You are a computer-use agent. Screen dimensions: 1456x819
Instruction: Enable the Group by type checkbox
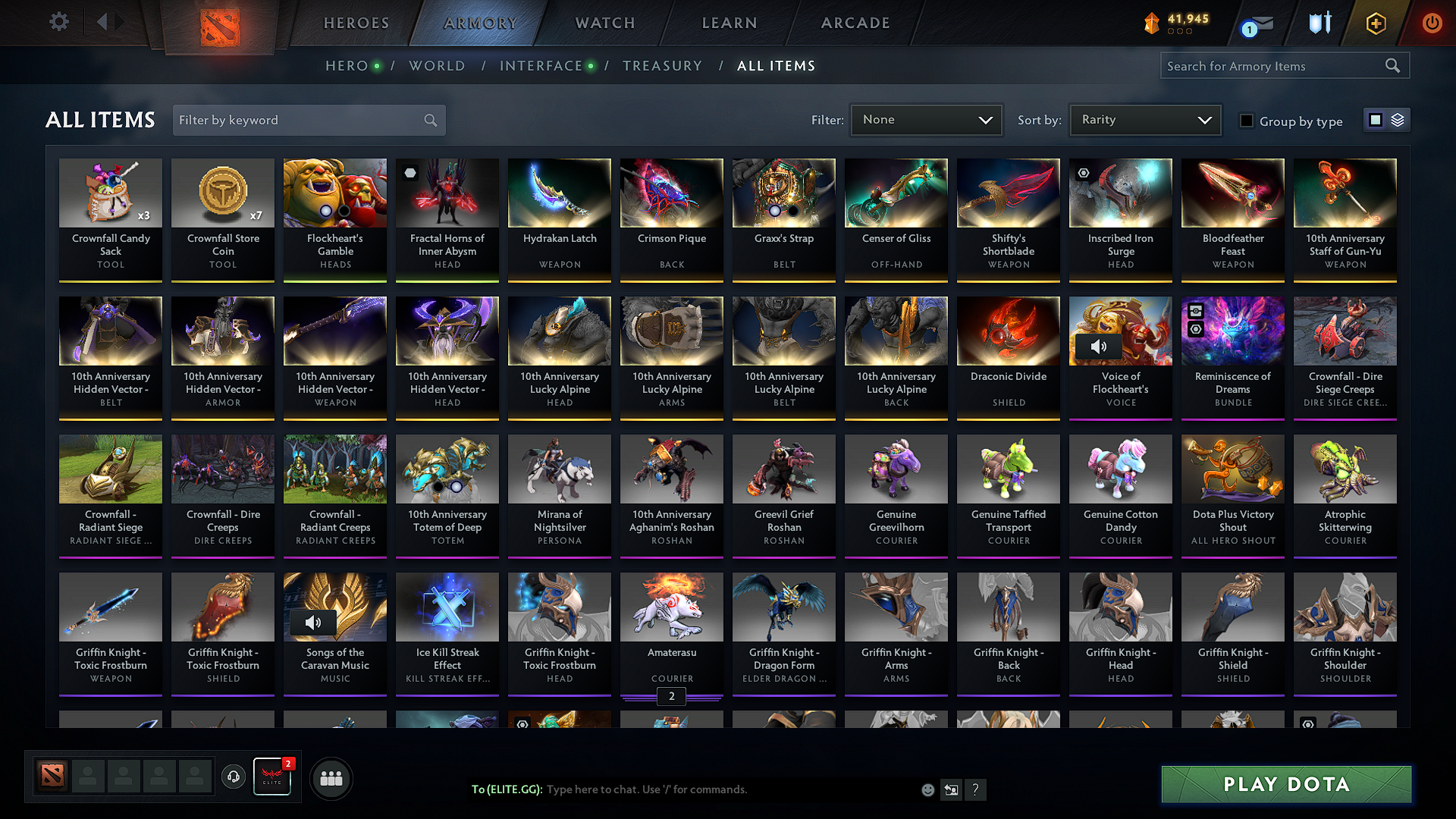[1247, 121]
